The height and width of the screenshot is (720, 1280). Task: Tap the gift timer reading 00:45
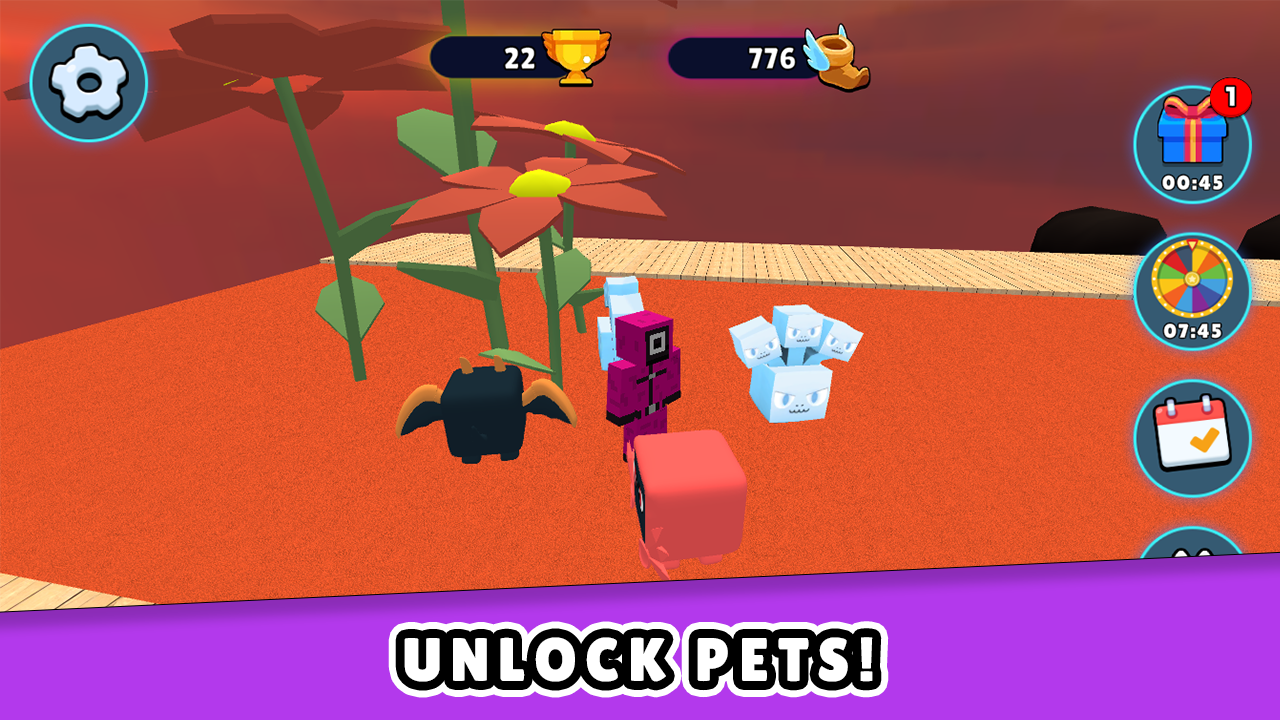pos(1193,184)
